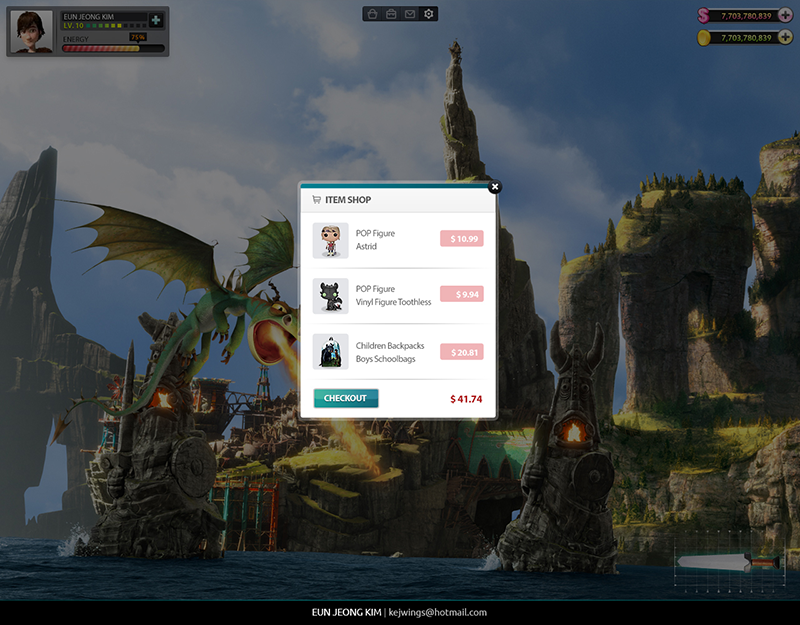Purchase the backpack via the $20.81 button
This screenshot has height=625, width=800.
461,352
